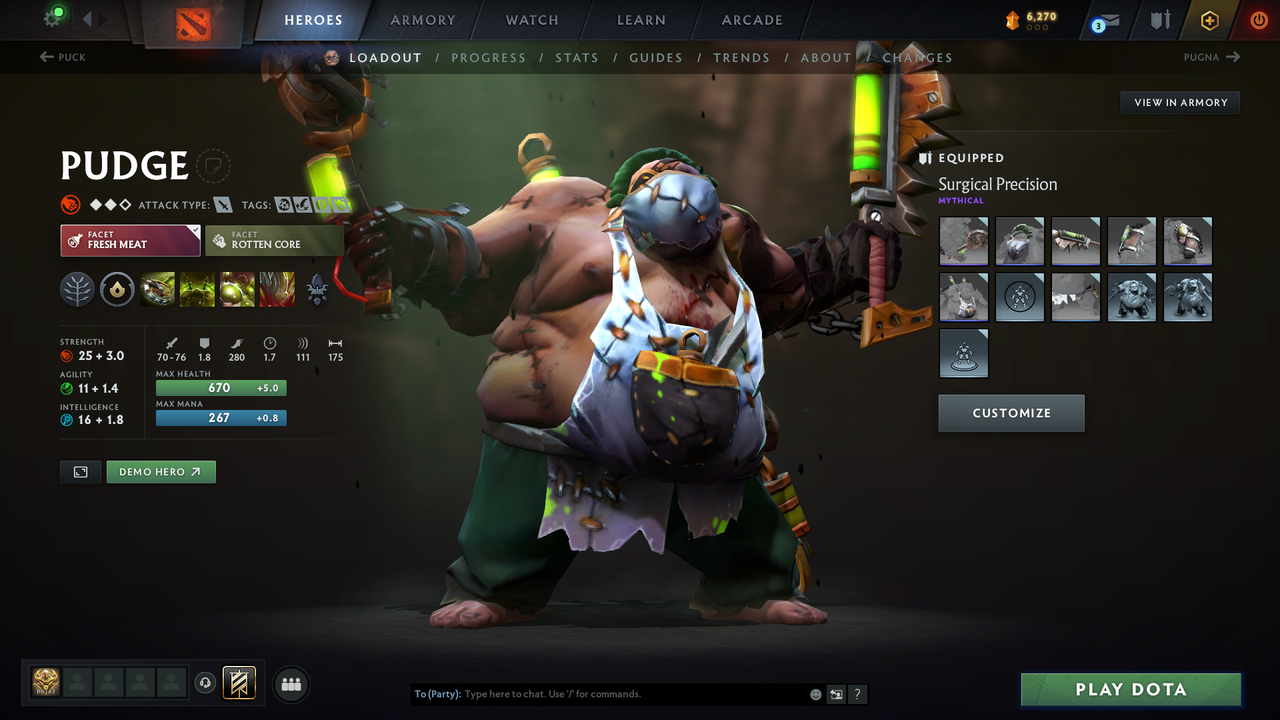Click the max health progress bar
This screenshot has height=720, width=1280.
click(x=220, y=387)
